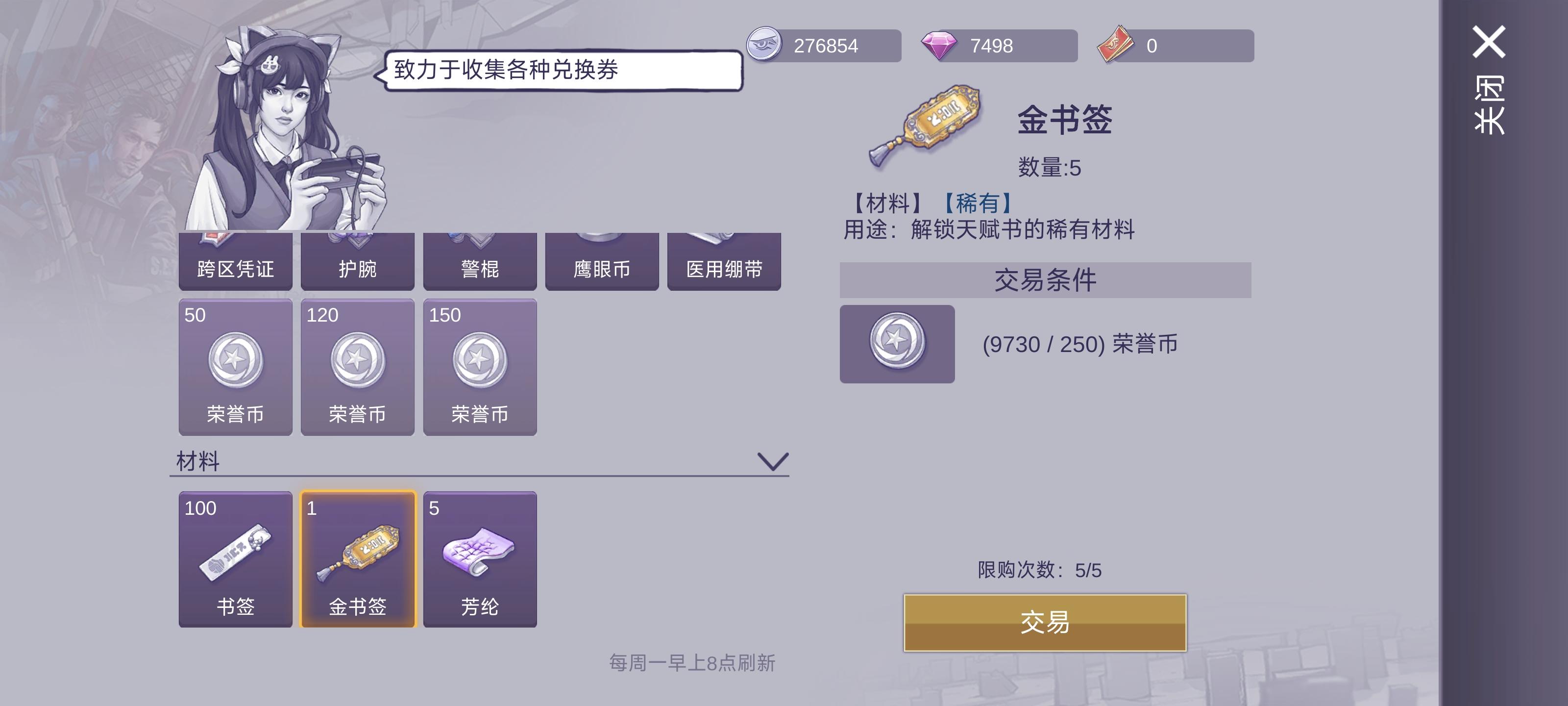
Task: Select the 鹰眼币 item icon
Action: click(602, 262)
